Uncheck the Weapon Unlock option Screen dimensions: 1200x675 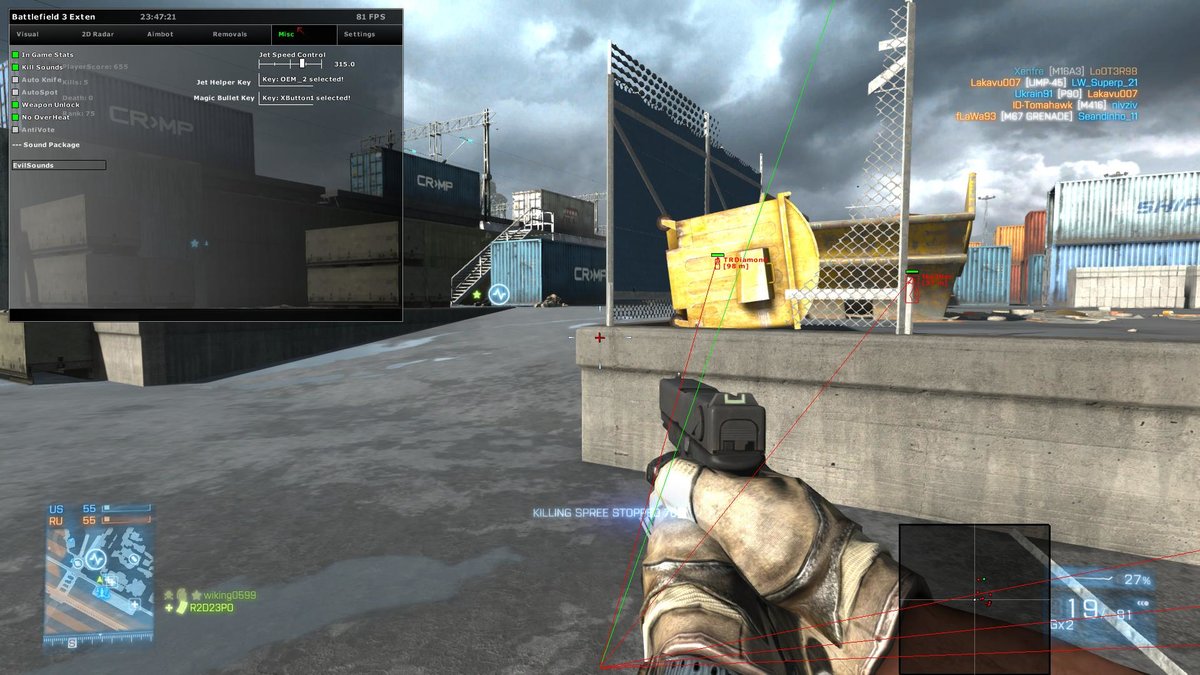tap(15, 104)
